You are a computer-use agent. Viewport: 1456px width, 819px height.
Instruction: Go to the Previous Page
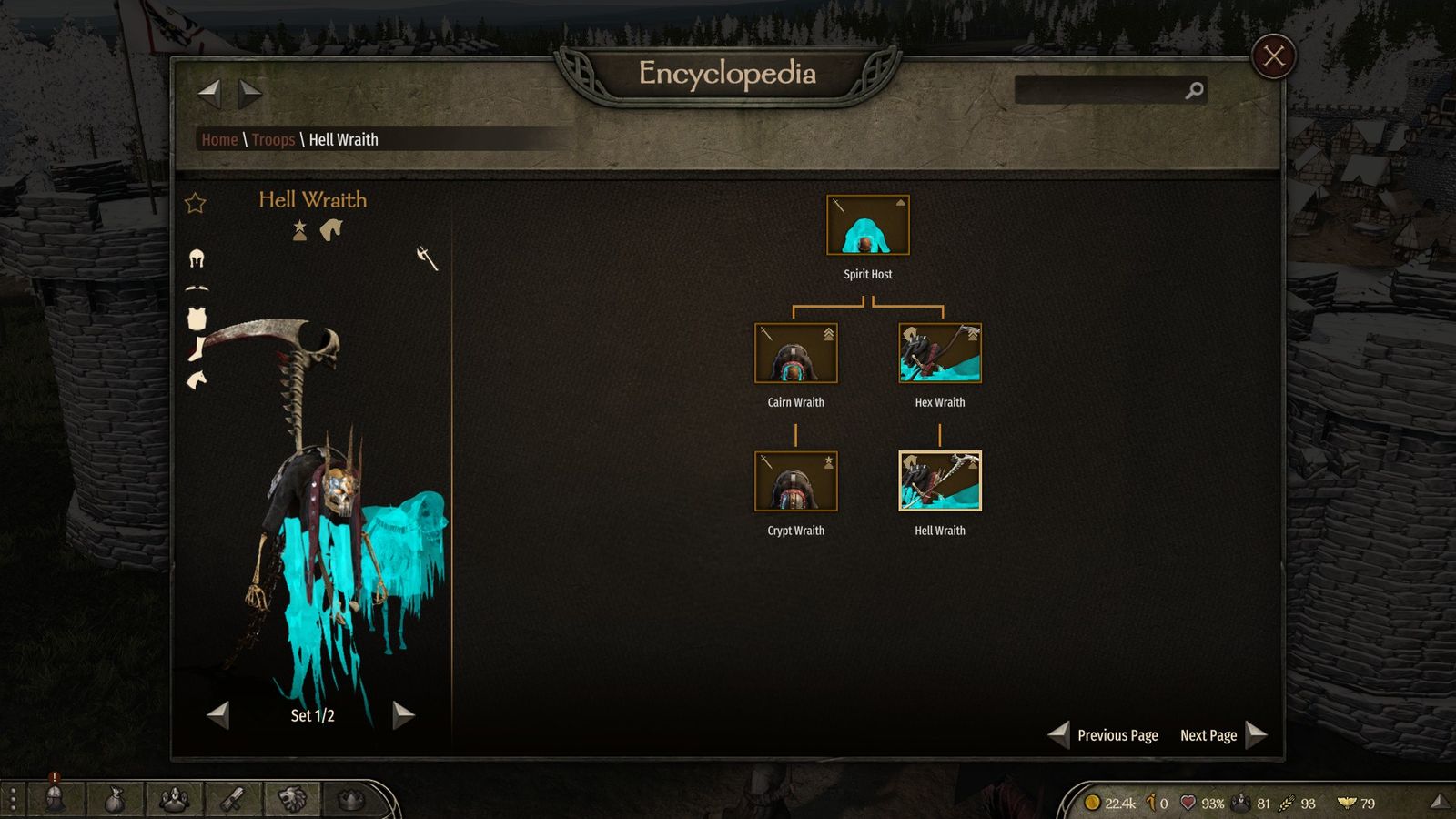click(1105, 735)
